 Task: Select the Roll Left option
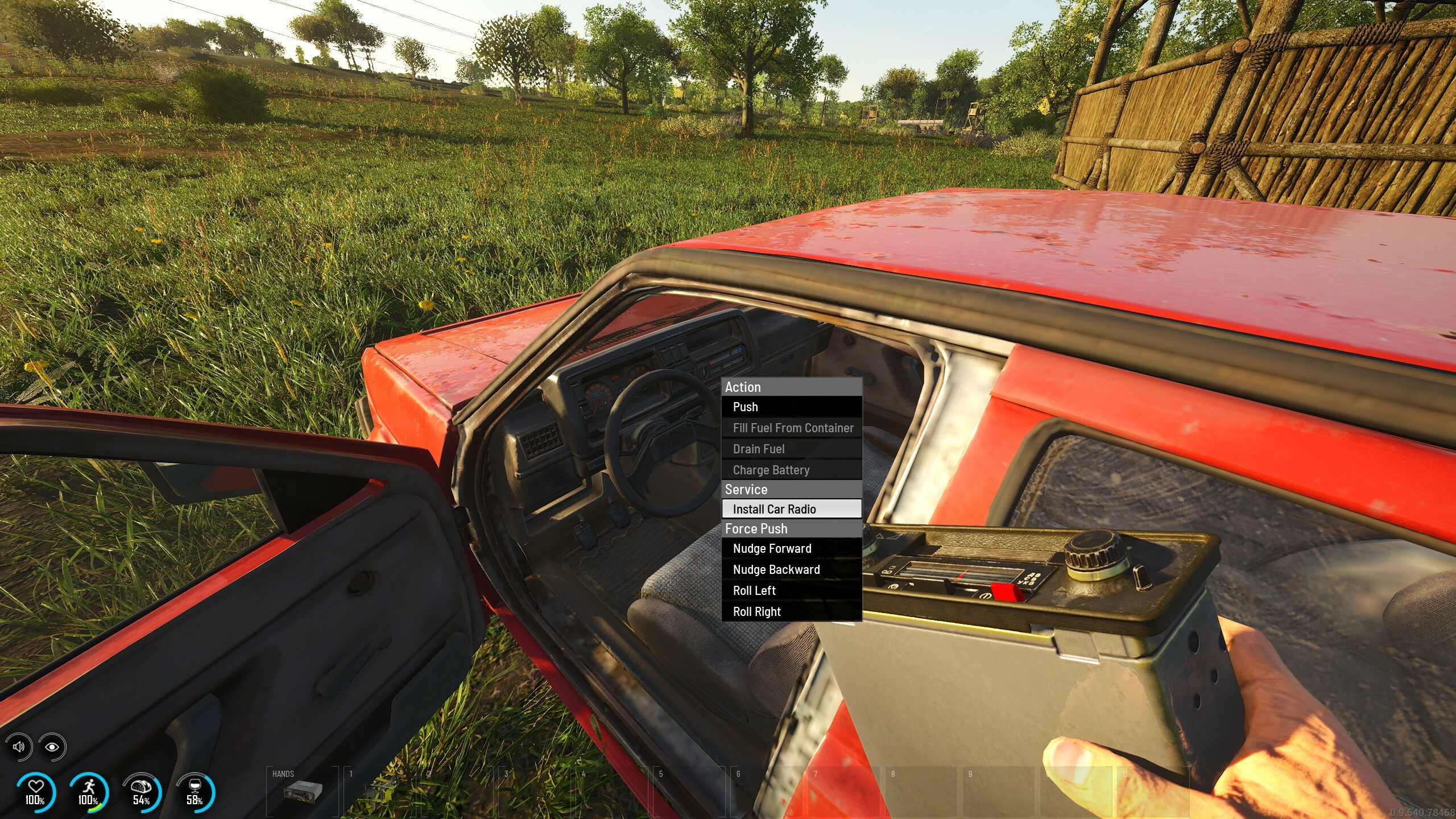791,591
